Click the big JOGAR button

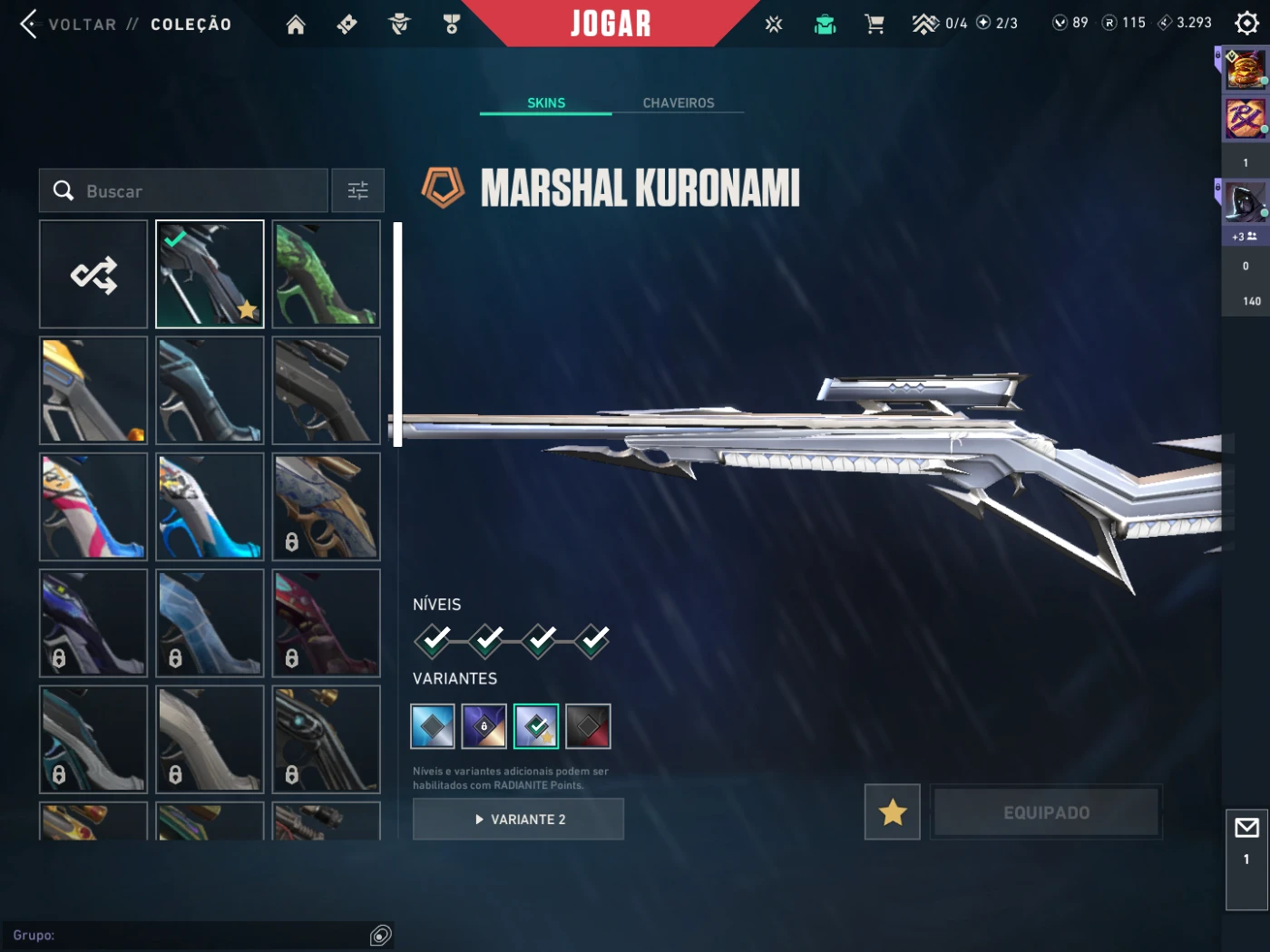[x=611, y=24]
